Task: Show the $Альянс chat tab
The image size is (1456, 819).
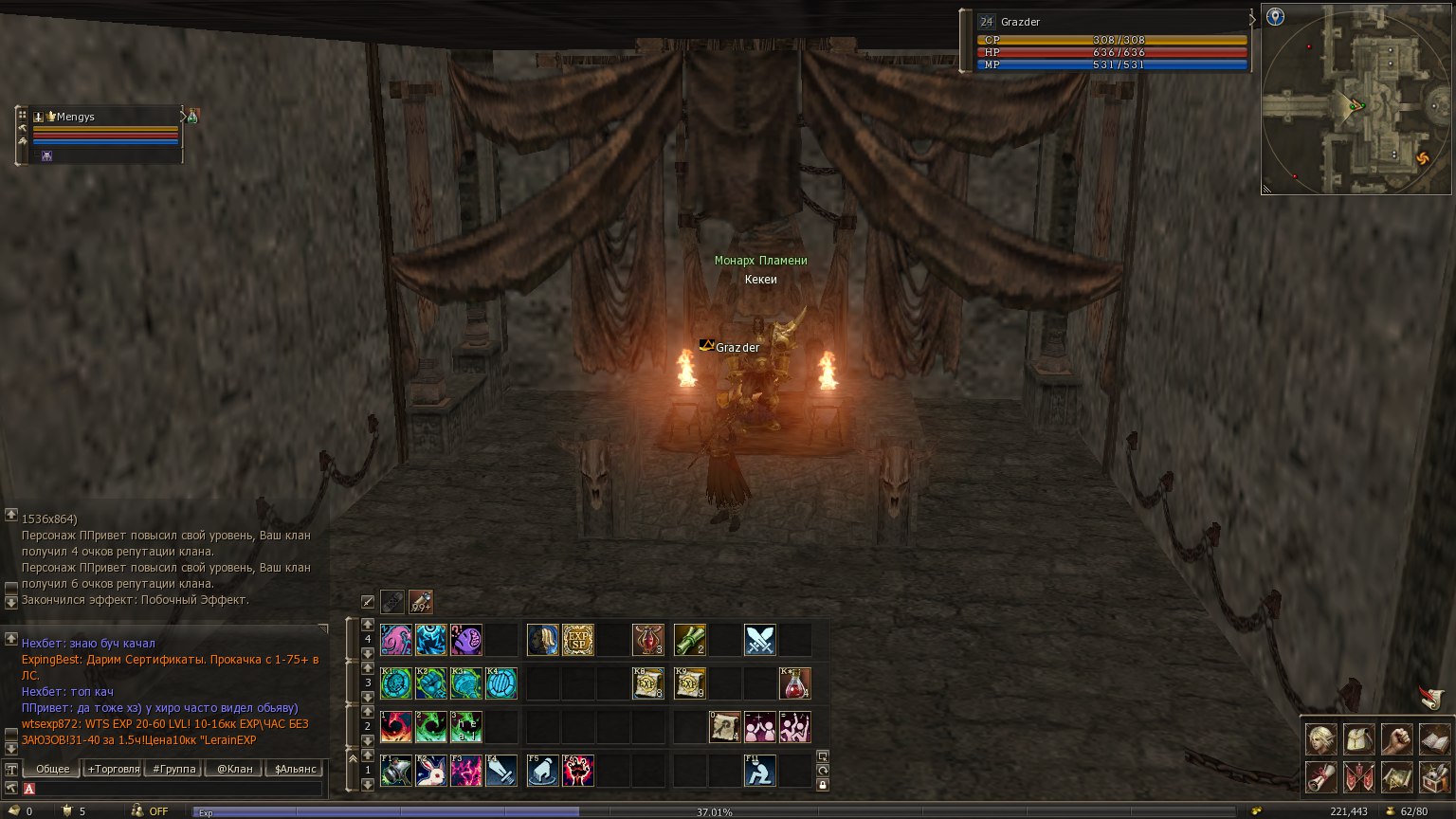Action: [x=294, y=769]
